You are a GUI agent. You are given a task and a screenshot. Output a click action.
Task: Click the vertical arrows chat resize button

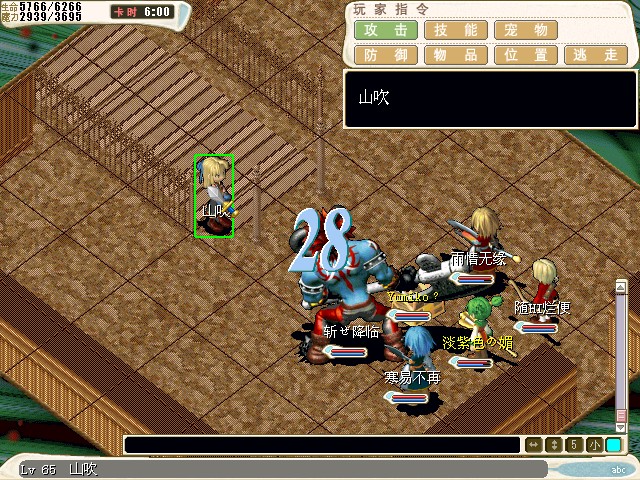[555, 445]
